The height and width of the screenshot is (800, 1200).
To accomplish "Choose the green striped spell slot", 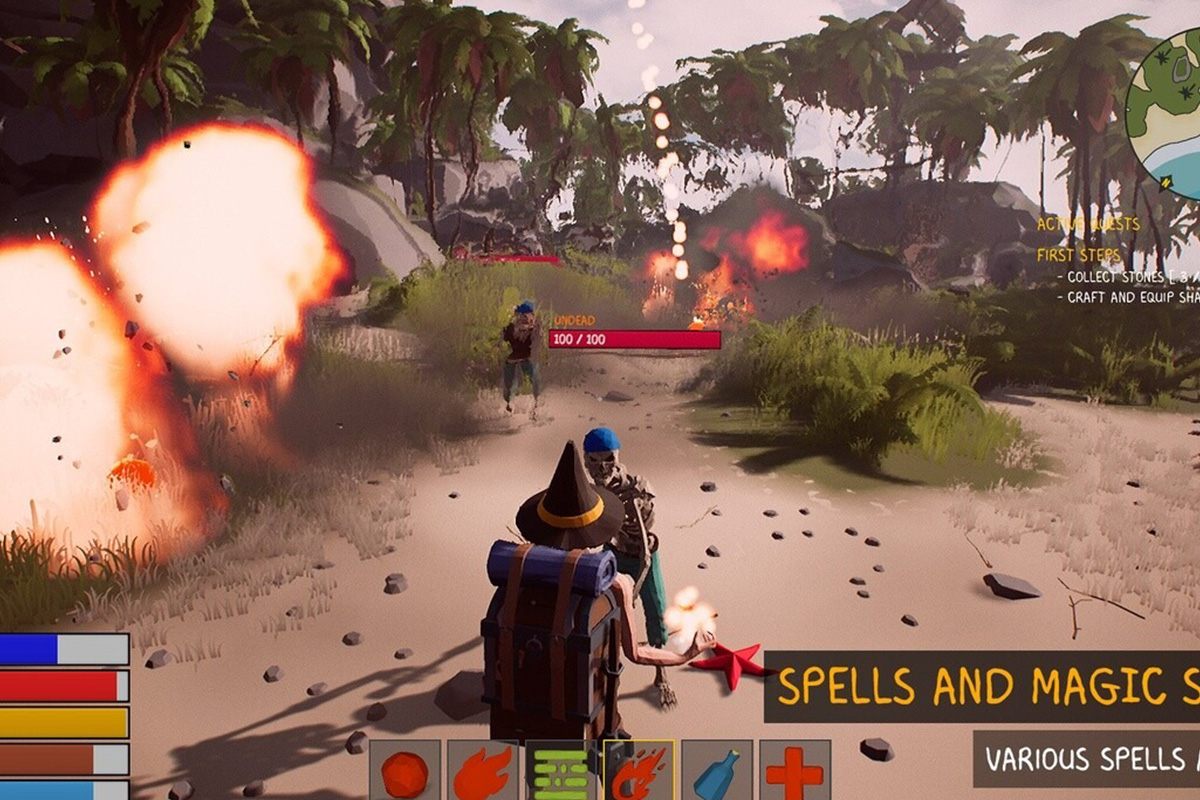I will point(560,771).
